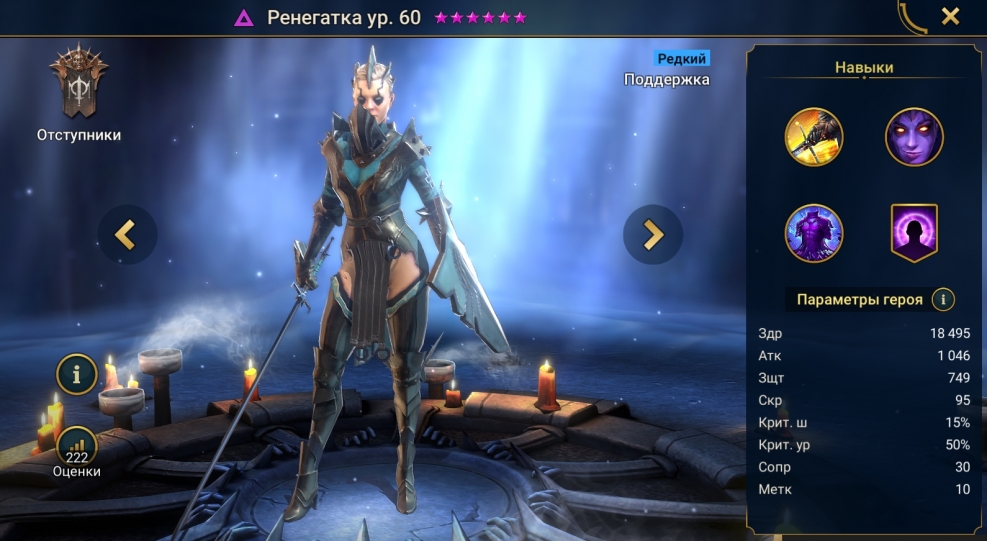Show the previous champion with left arrow
987x541 pixels.
(127, 234)
